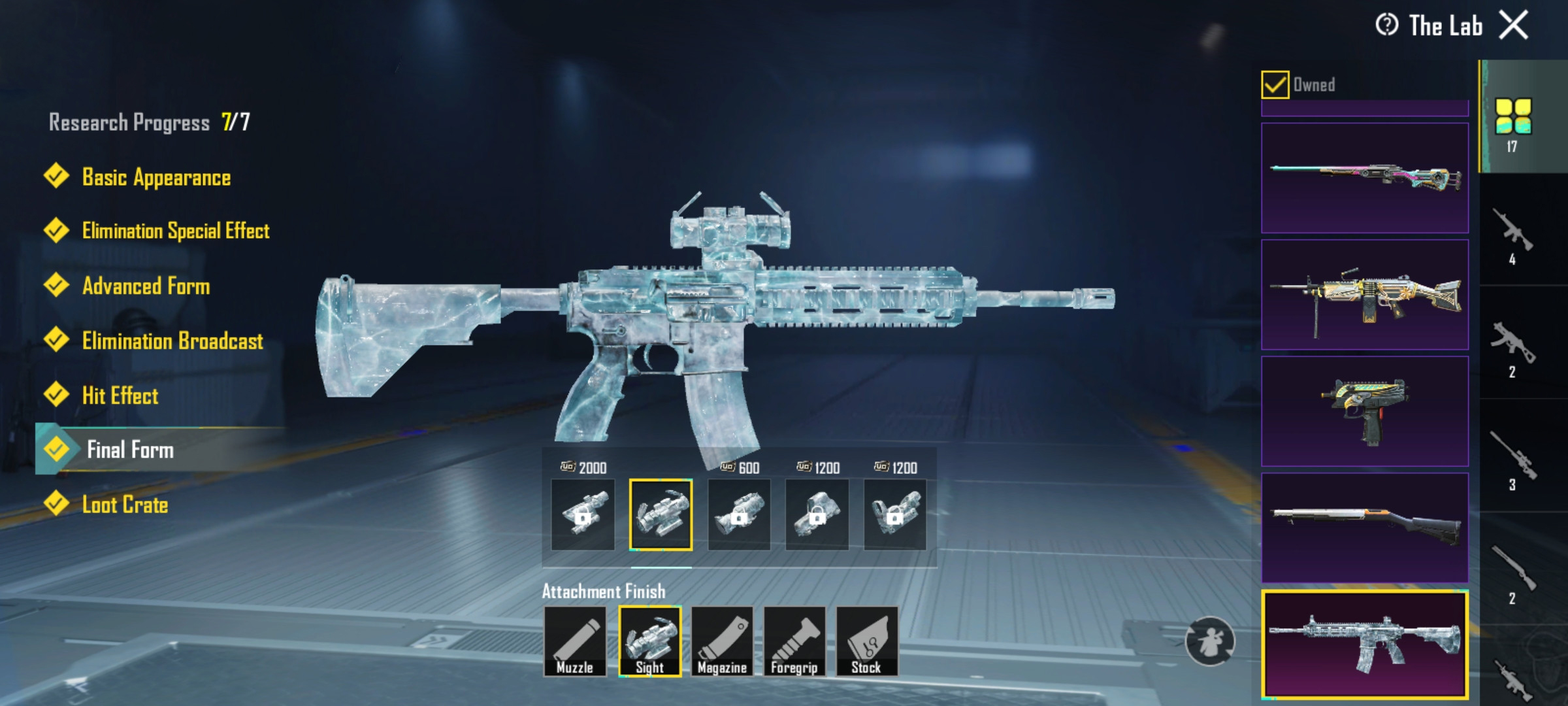1568x706 pixels.
Task: Switch to Stock attachment finish
Action: (866, 641)
